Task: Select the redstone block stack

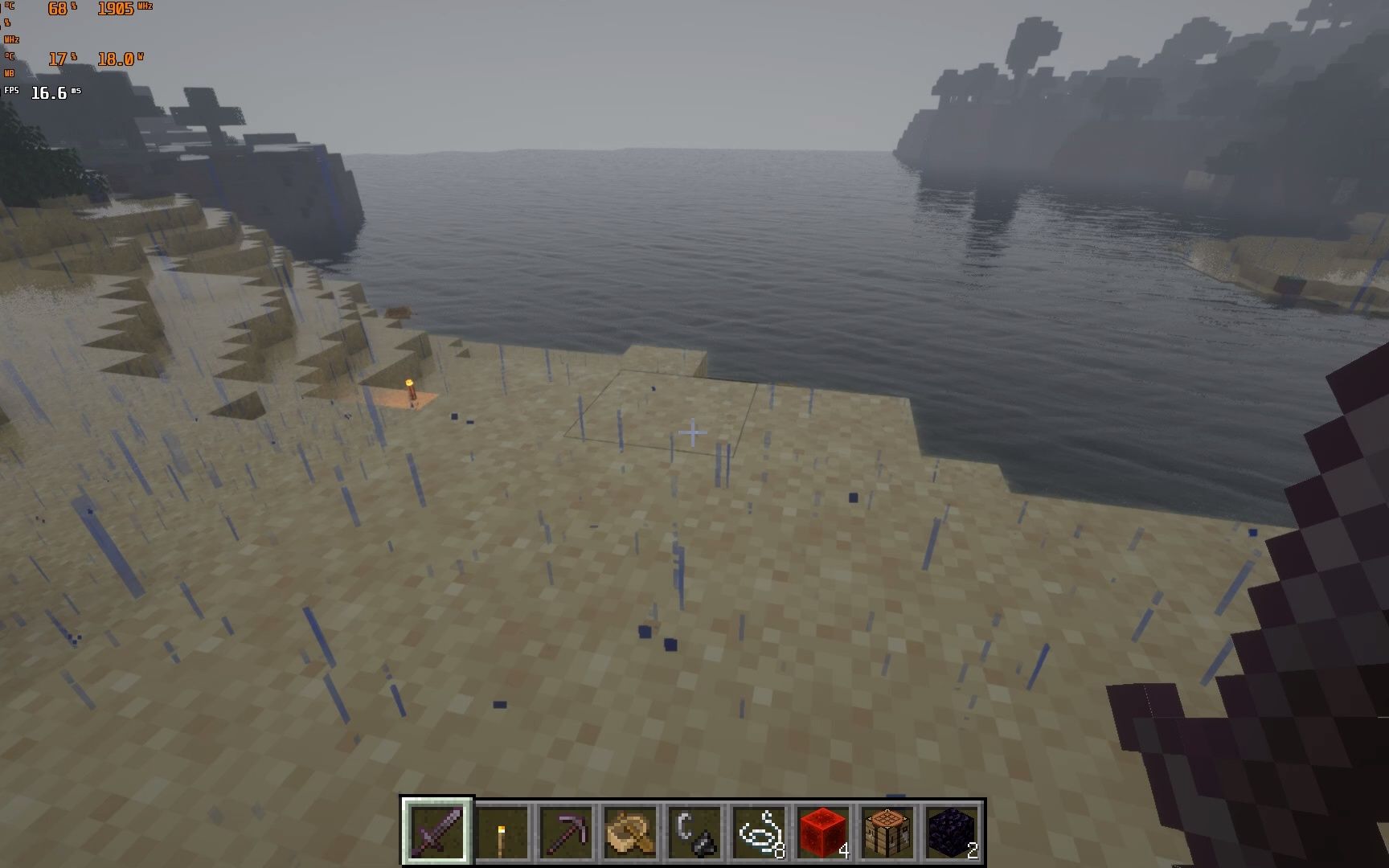Action: 823,832
